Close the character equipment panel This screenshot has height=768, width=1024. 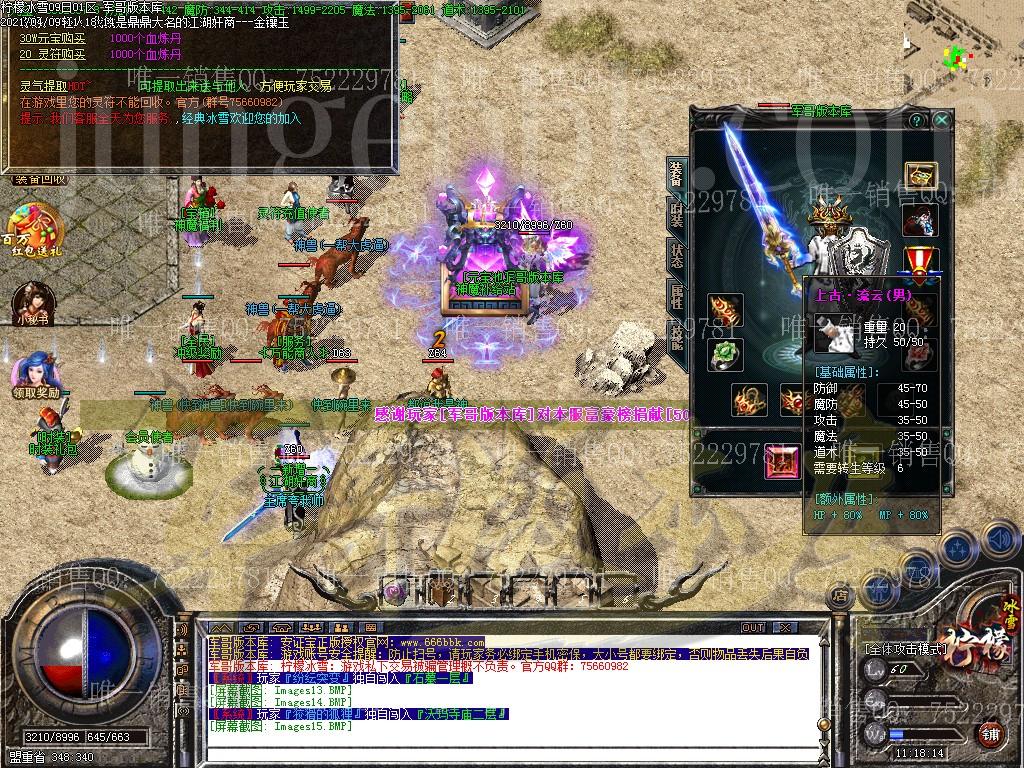[x=941, y=120]
